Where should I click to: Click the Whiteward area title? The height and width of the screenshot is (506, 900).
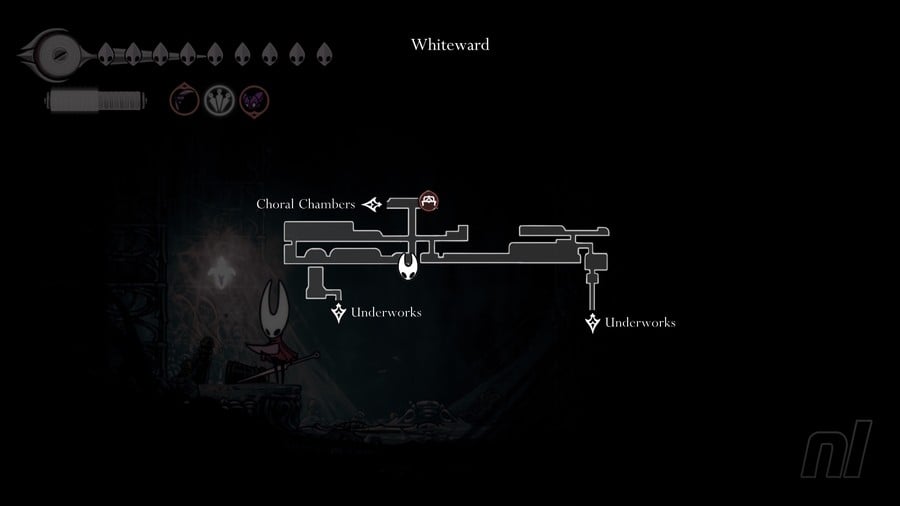click(450, 45)
